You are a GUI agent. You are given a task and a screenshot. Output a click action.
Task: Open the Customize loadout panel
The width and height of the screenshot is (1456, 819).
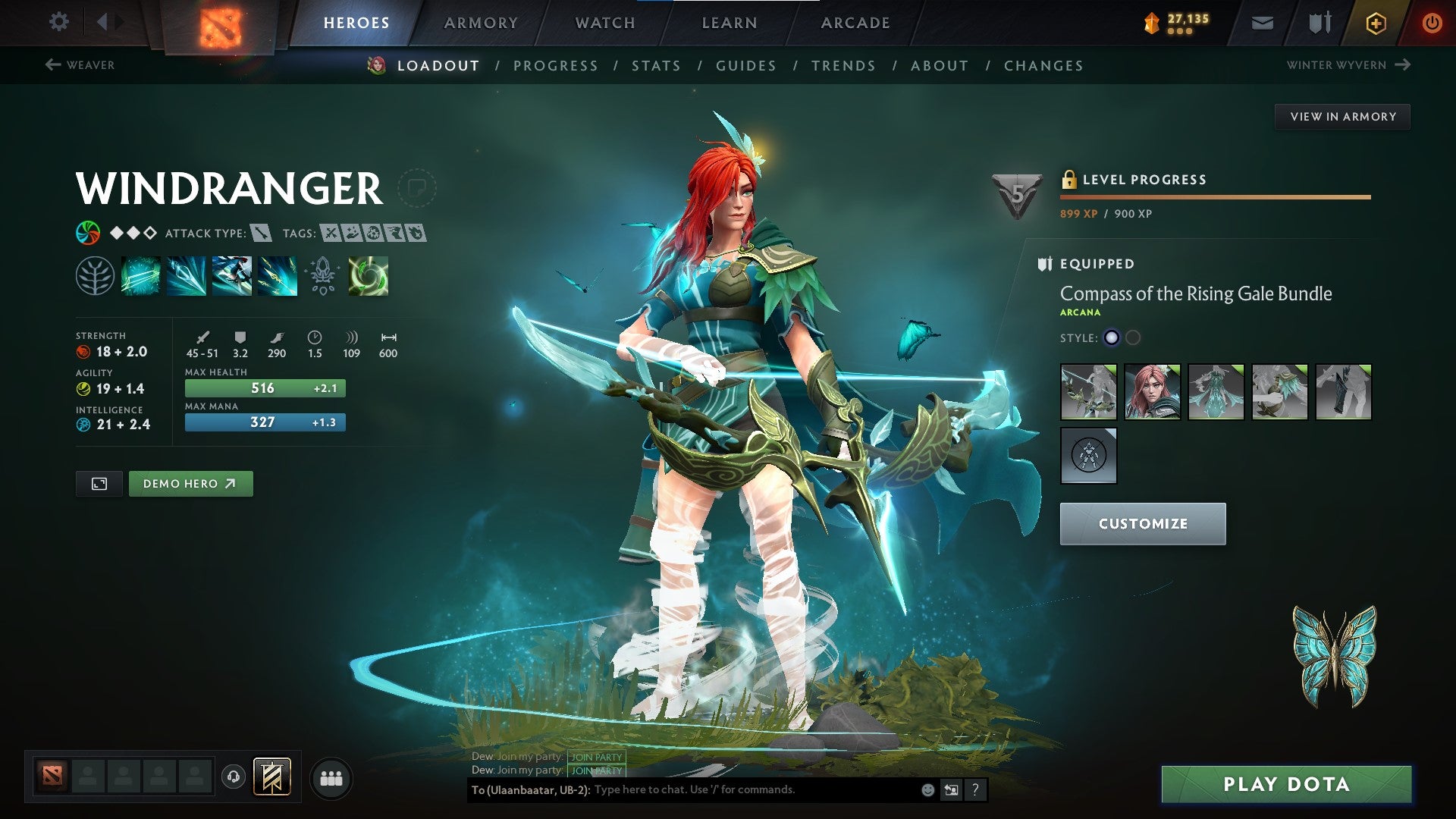coord(1142,523)
